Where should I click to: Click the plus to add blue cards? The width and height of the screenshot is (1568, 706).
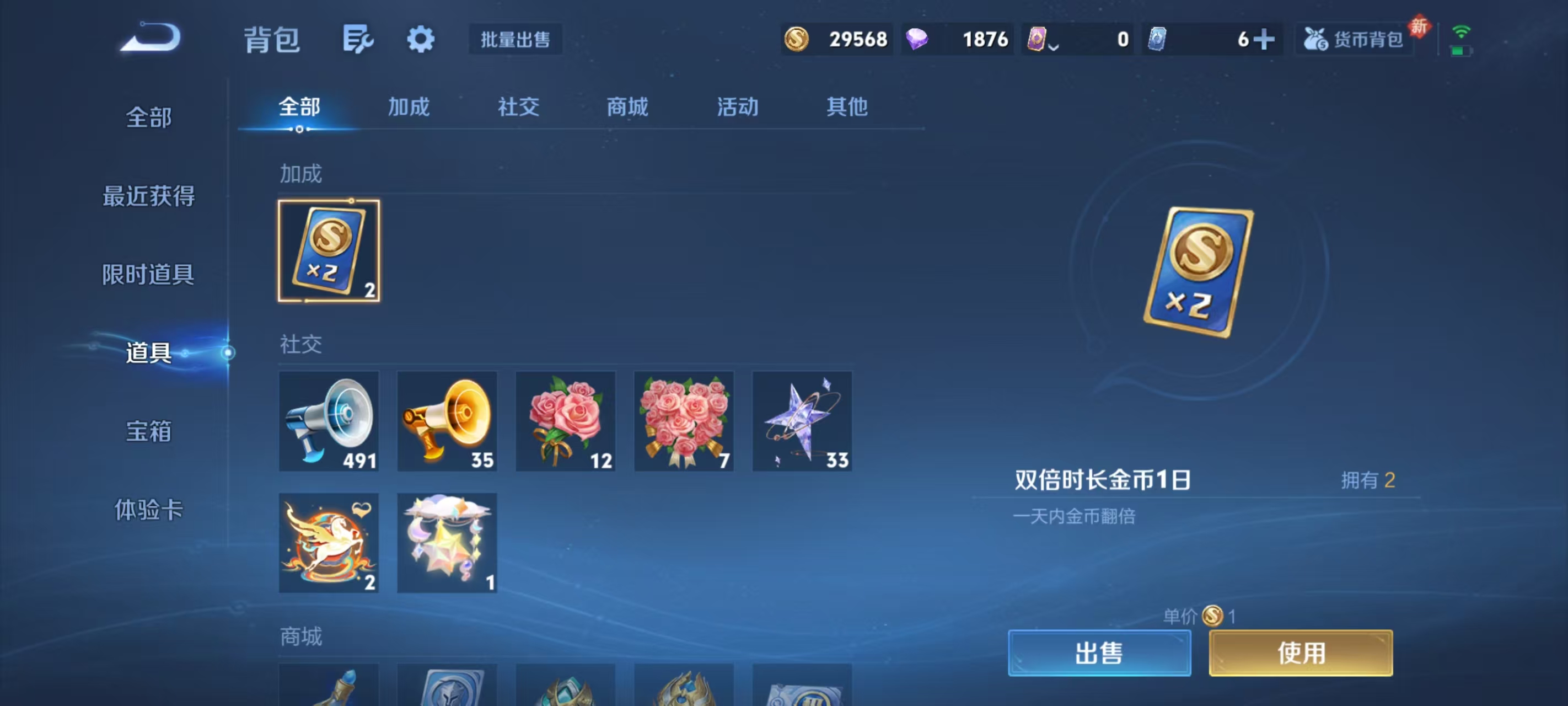tap(1265, 39)
